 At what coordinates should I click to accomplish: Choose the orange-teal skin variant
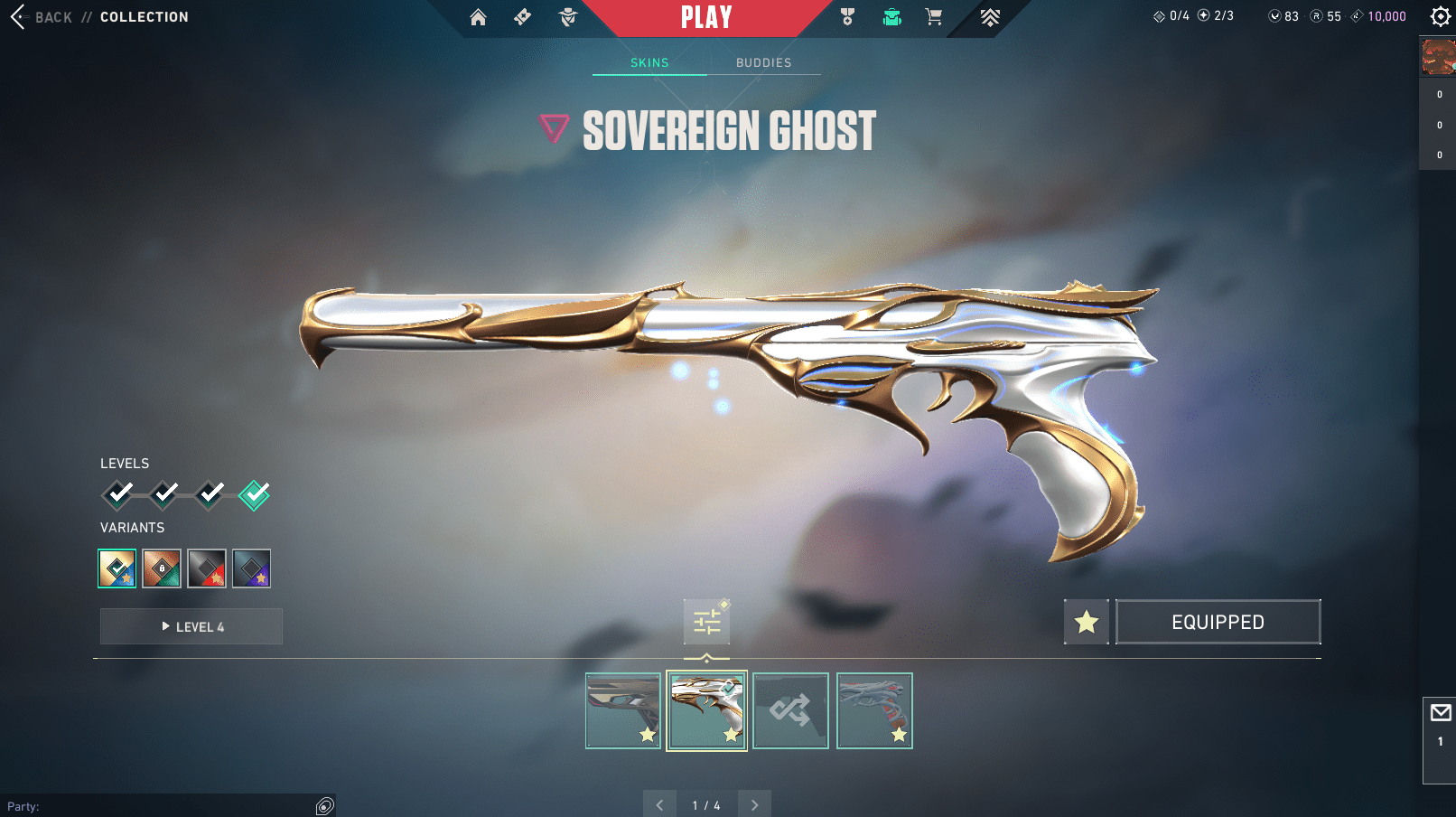[x=162, y=568]
